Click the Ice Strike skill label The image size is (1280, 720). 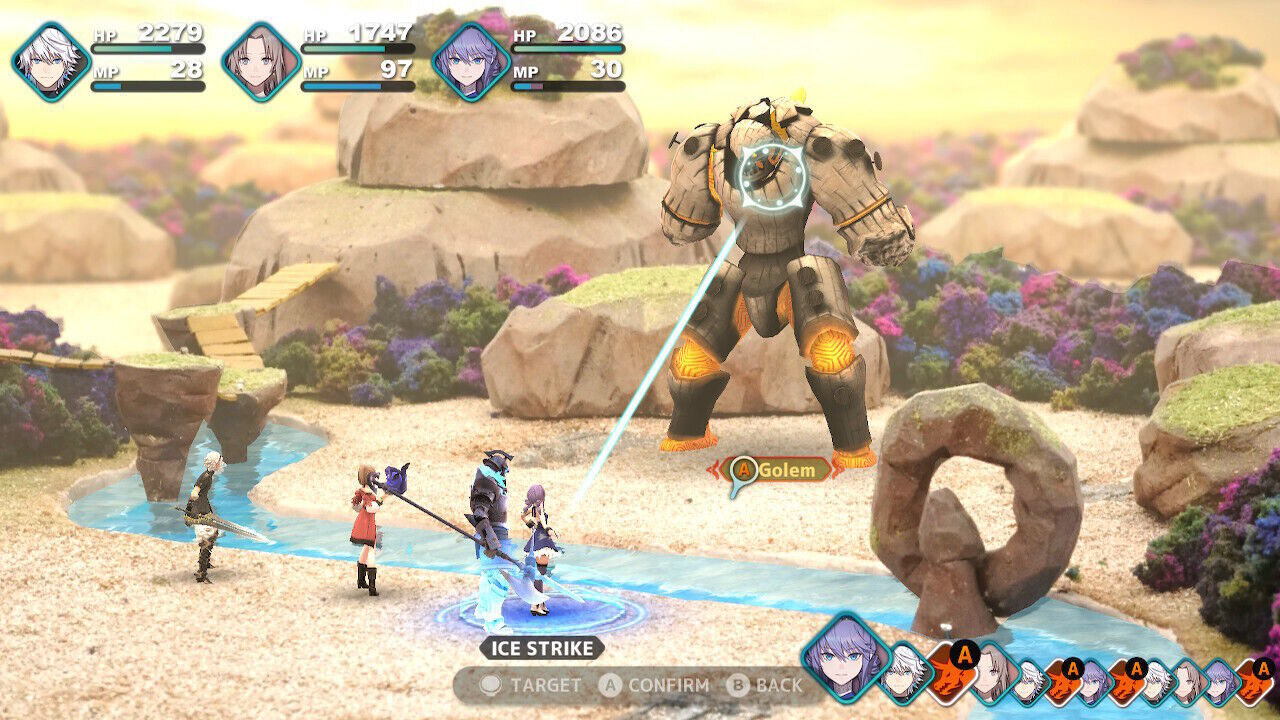[541, 648]
